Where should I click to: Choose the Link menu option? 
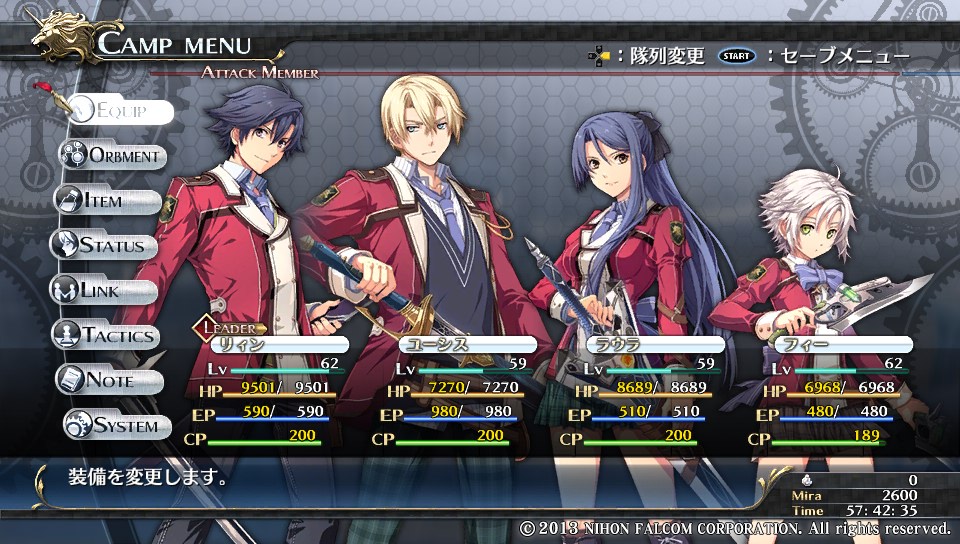pyautogui.click(x=104, y=290)
